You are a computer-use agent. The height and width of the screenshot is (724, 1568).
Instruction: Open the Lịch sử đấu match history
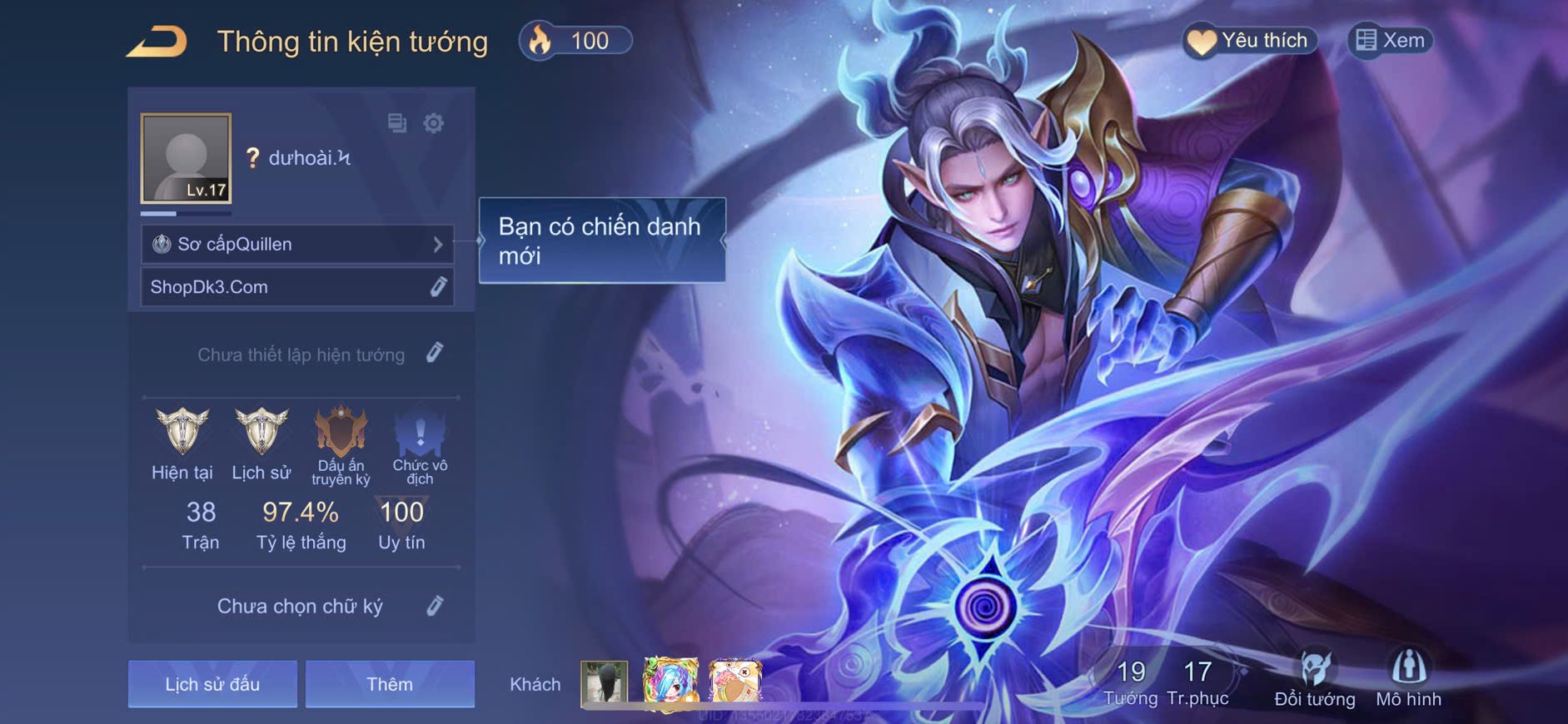pos(212,684)
